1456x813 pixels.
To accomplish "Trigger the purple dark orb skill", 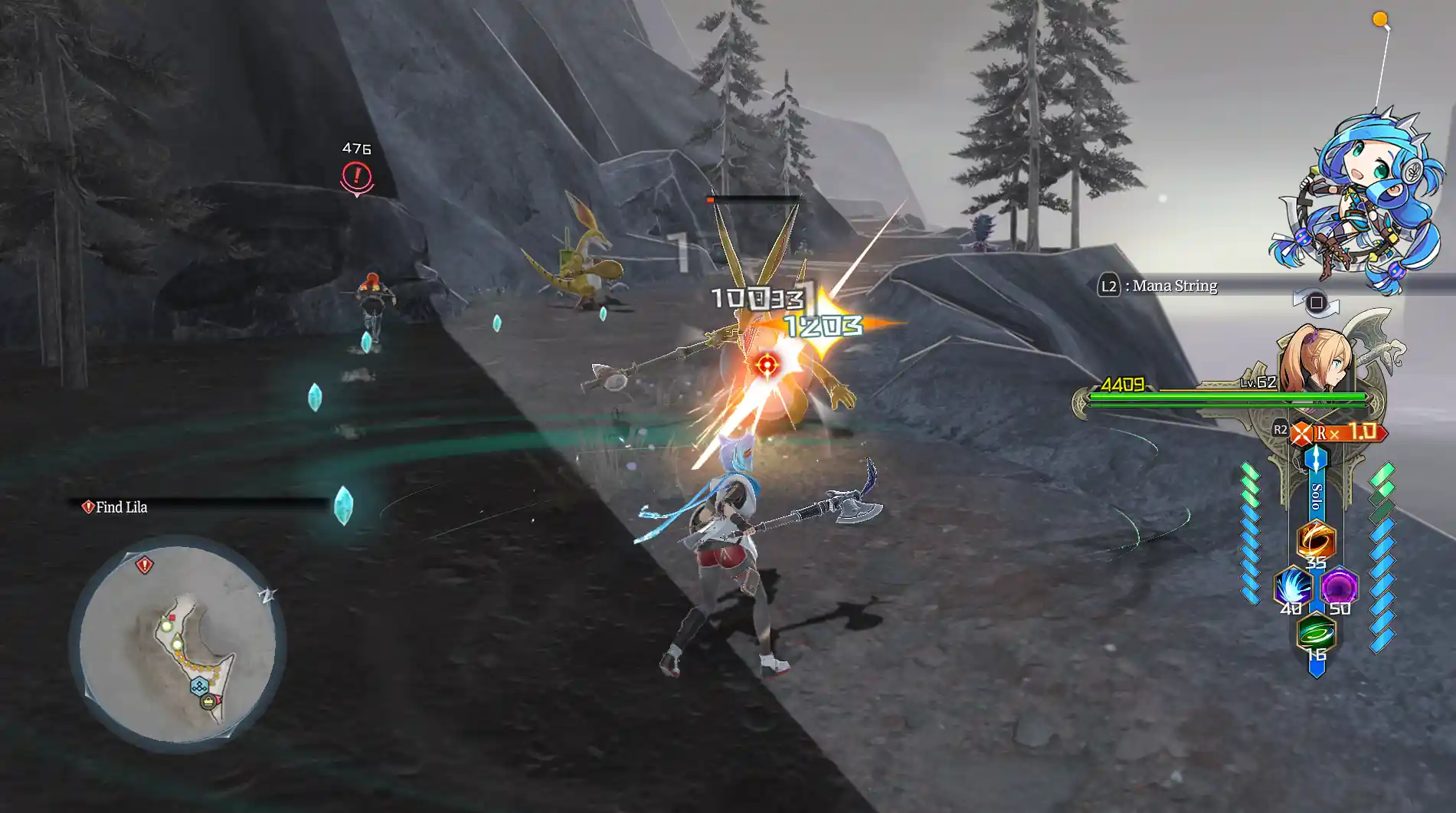I will 1339,587.
